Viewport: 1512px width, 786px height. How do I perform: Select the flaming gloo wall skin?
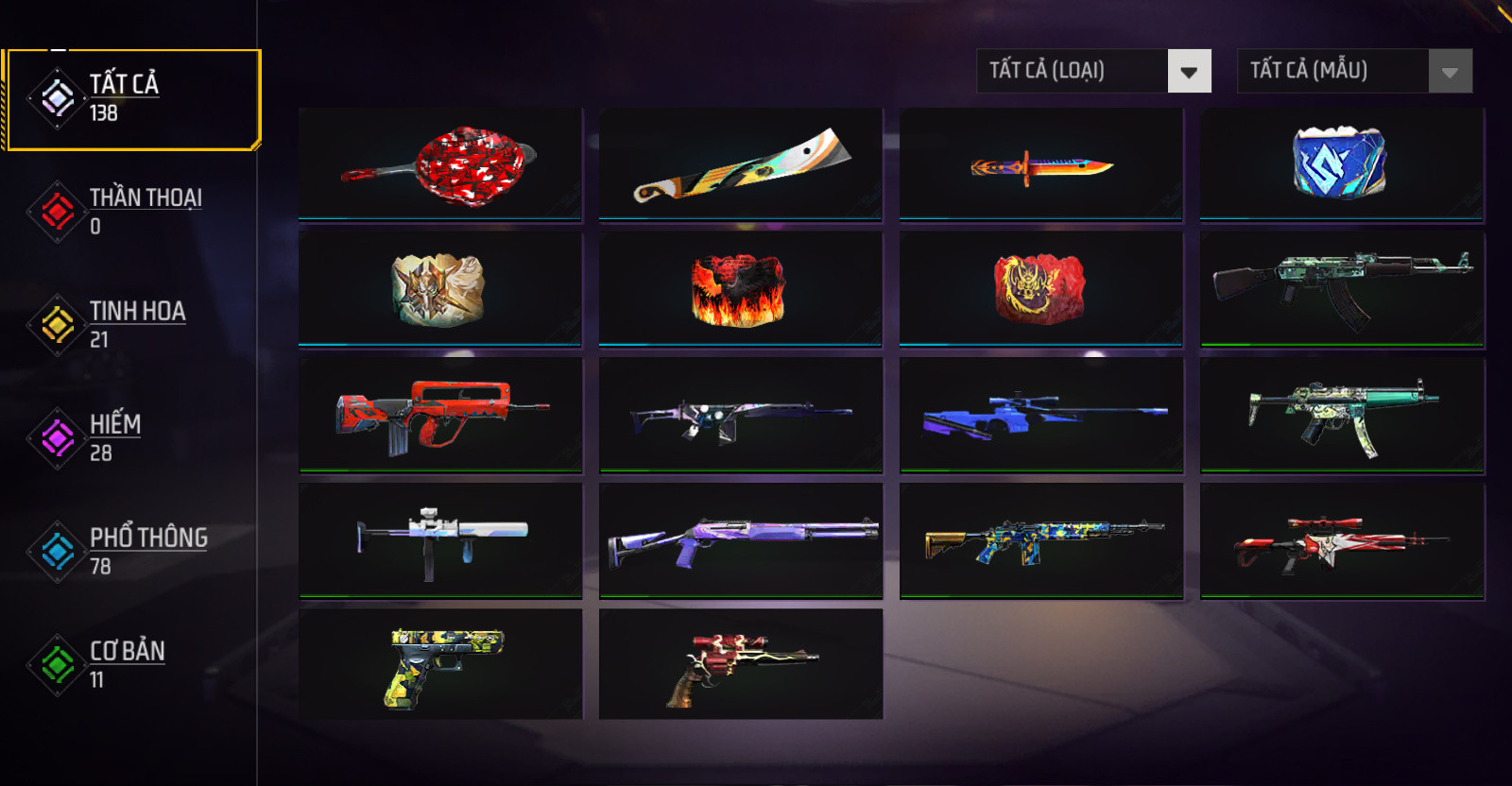pyautogui.click(x=741, y=289)
